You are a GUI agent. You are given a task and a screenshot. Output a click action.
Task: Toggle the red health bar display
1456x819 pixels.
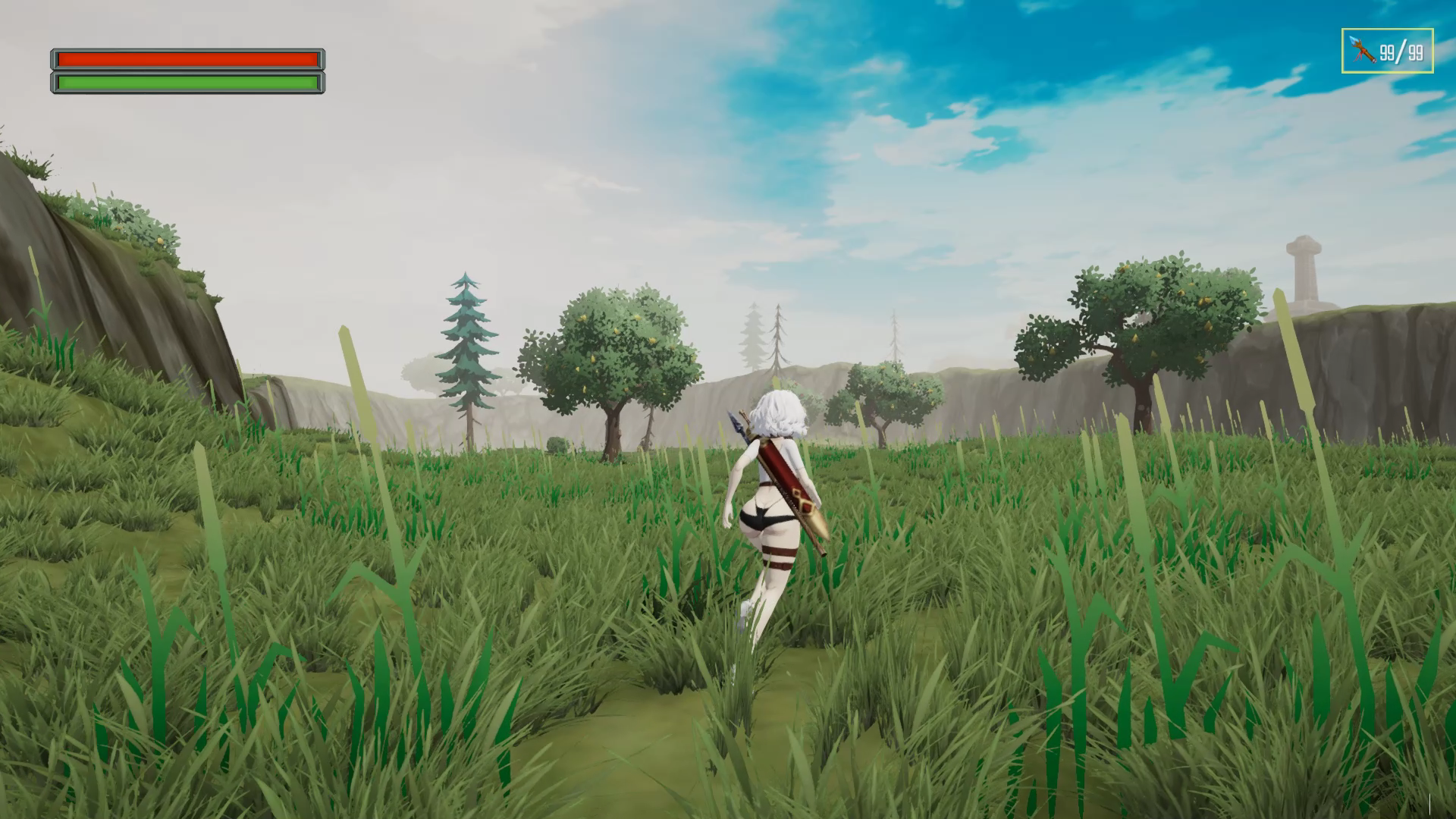187,58
